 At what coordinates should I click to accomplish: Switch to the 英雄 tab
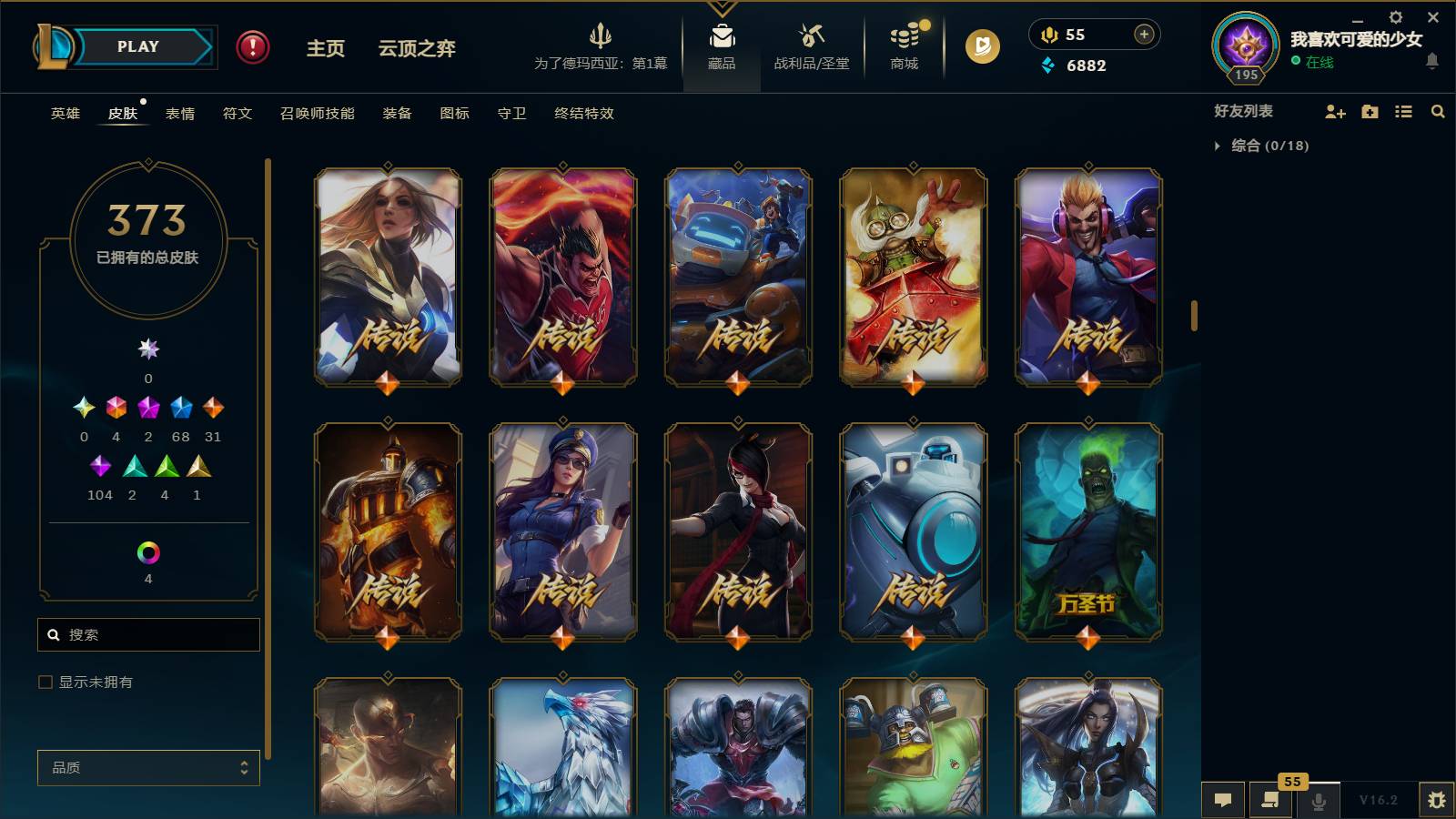pyautogui.click(x=63, y=113)
